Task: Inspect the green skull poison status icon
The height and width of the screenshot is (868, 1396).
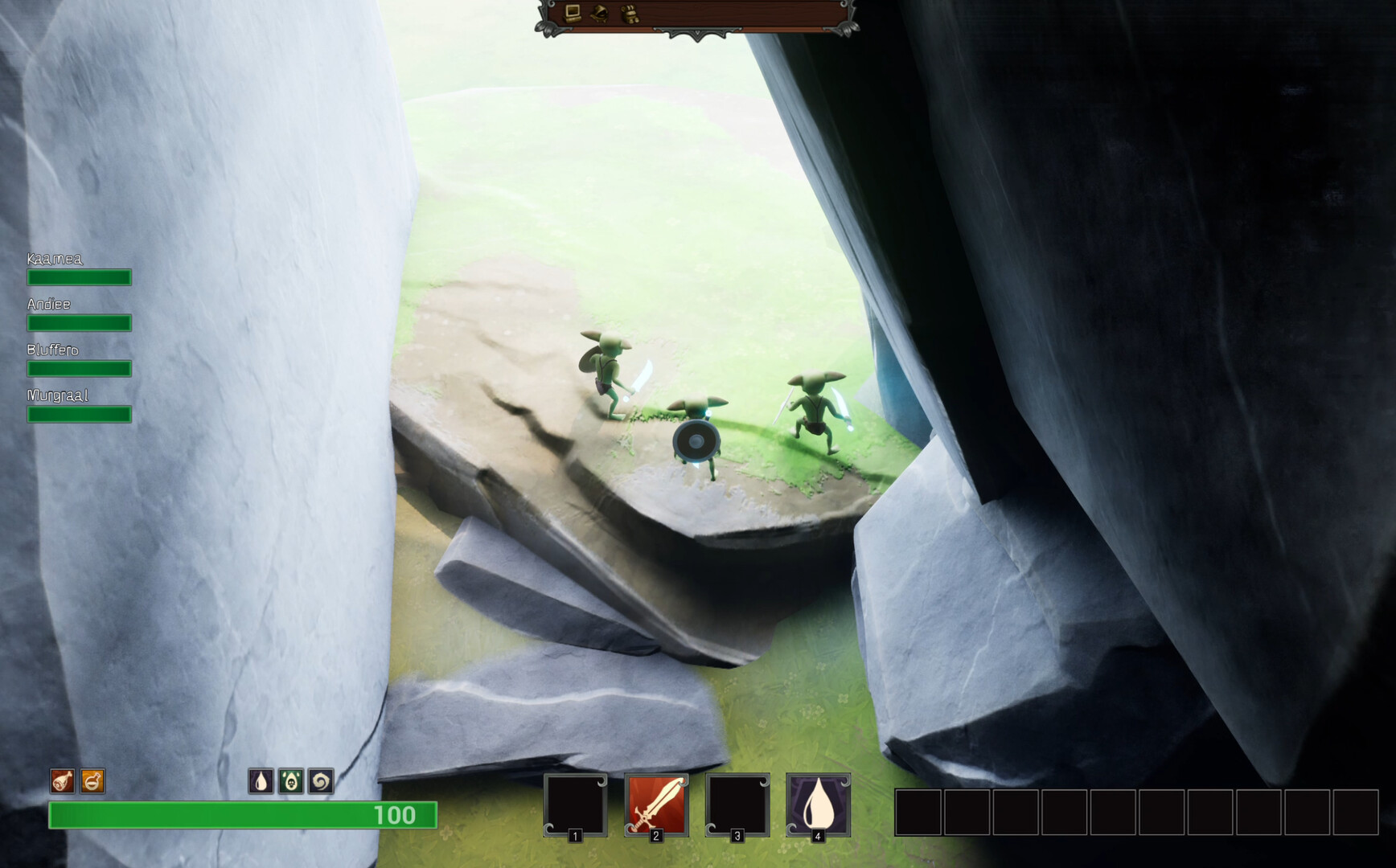Action: [290, 780]
